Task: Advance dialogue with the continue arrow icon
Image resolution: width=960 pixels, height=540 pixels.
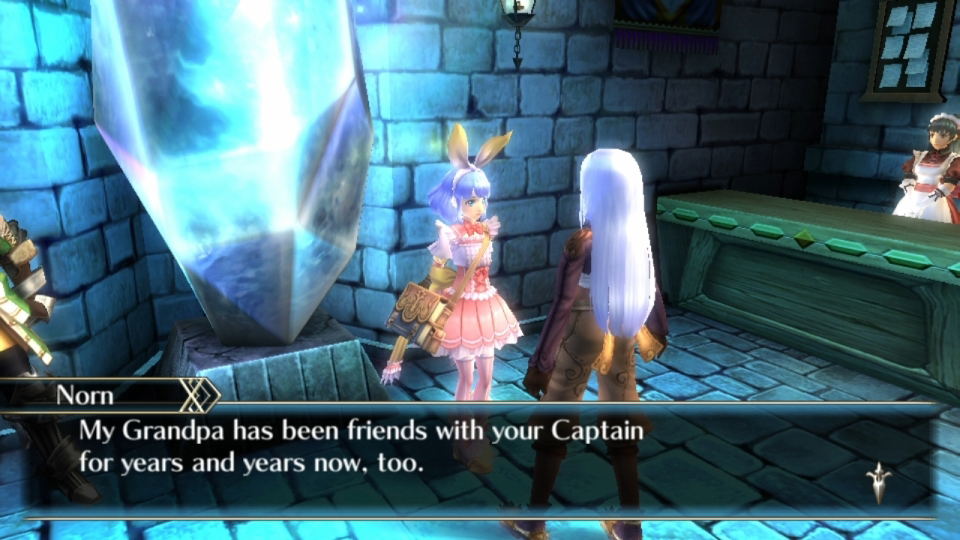Action: coord(879,482)
